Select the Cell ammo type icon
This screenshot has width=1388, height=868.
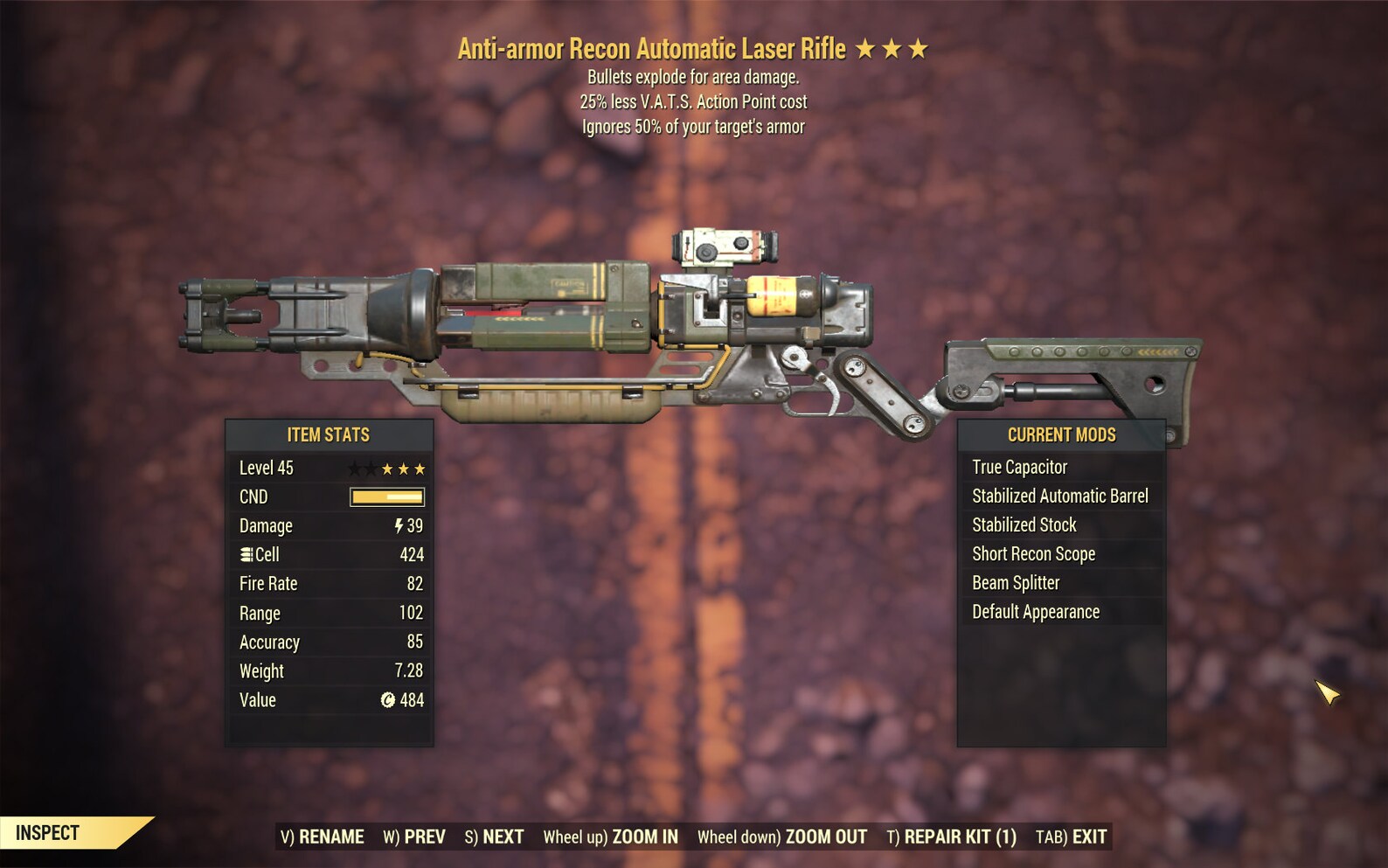[x=246, y=554]
